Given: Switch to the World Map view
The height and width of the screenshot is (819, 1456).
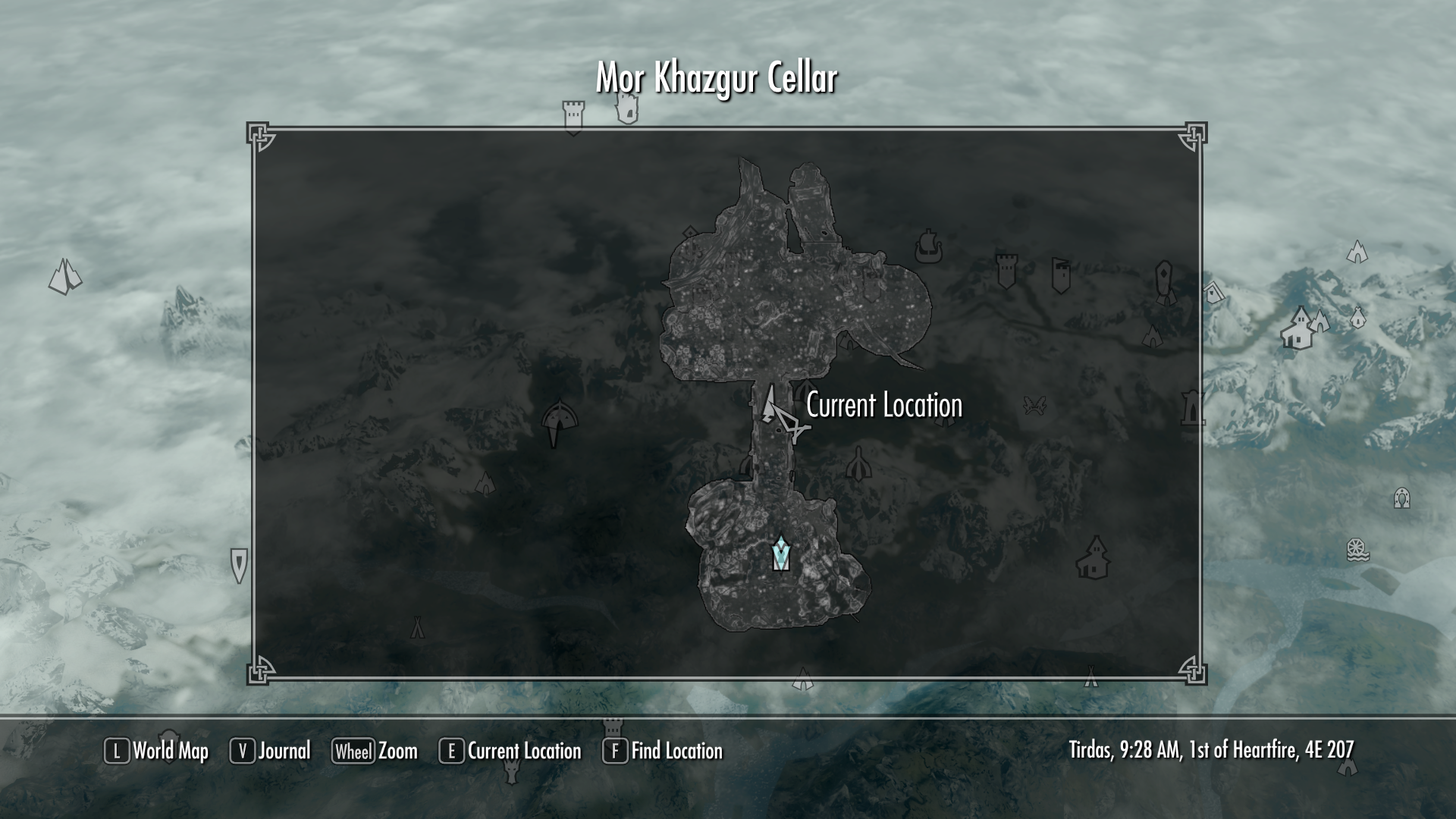Looking at the screenshot, I should point(156,751).
